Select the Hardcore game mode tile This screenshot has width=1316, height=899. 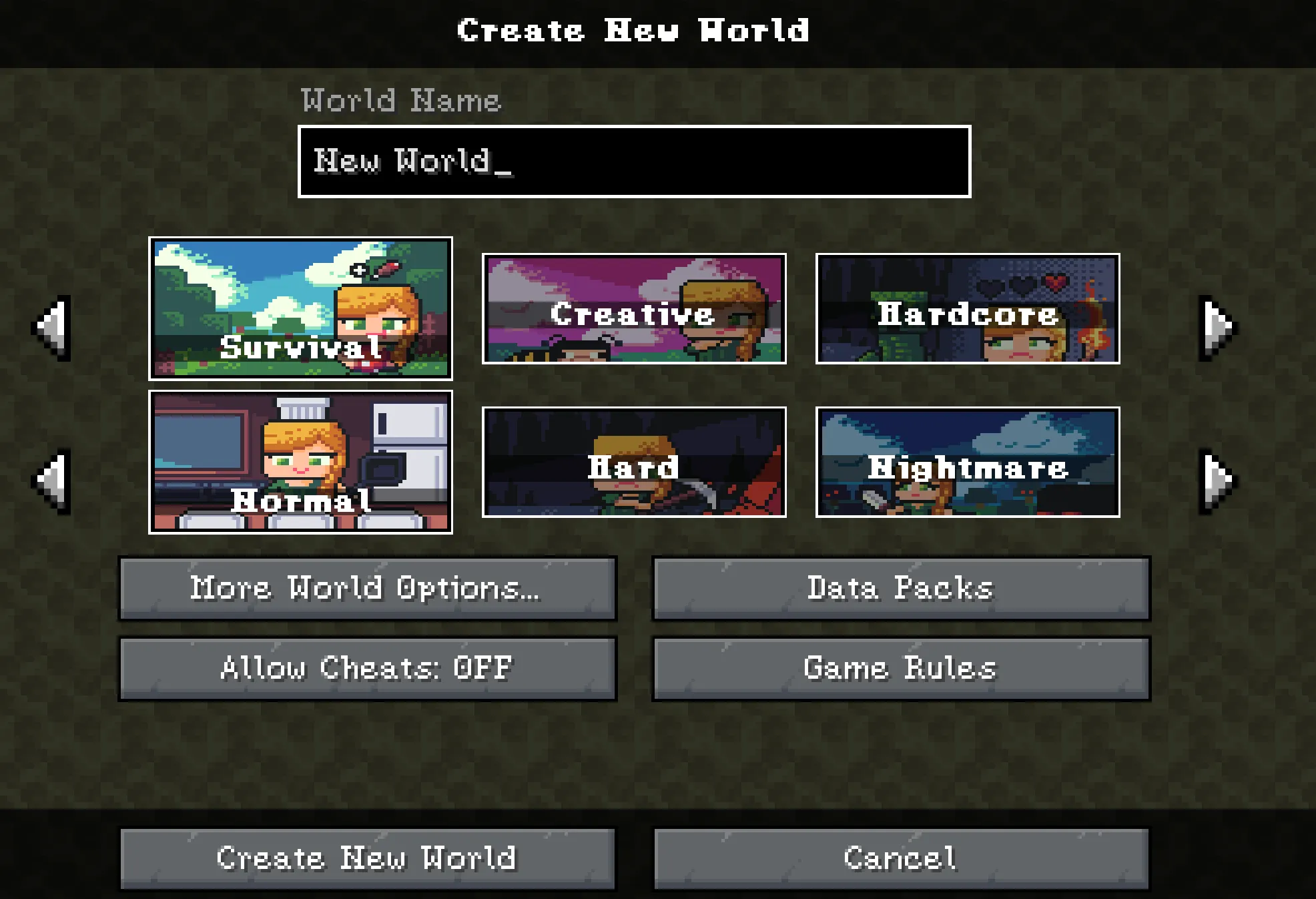coord(967,311)
